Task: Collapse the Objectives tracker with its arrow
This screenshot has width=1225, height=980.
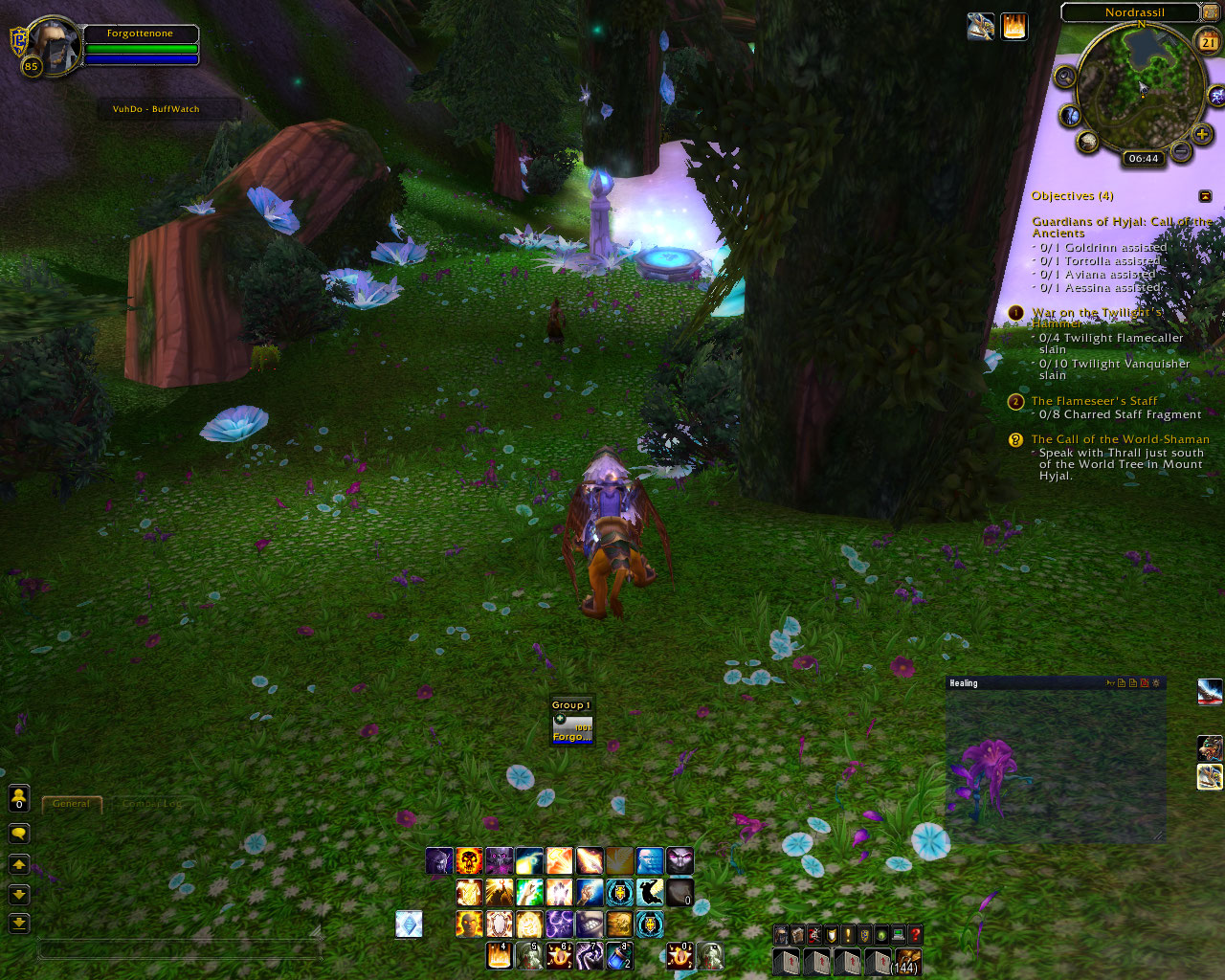Action: [1206, 195]
